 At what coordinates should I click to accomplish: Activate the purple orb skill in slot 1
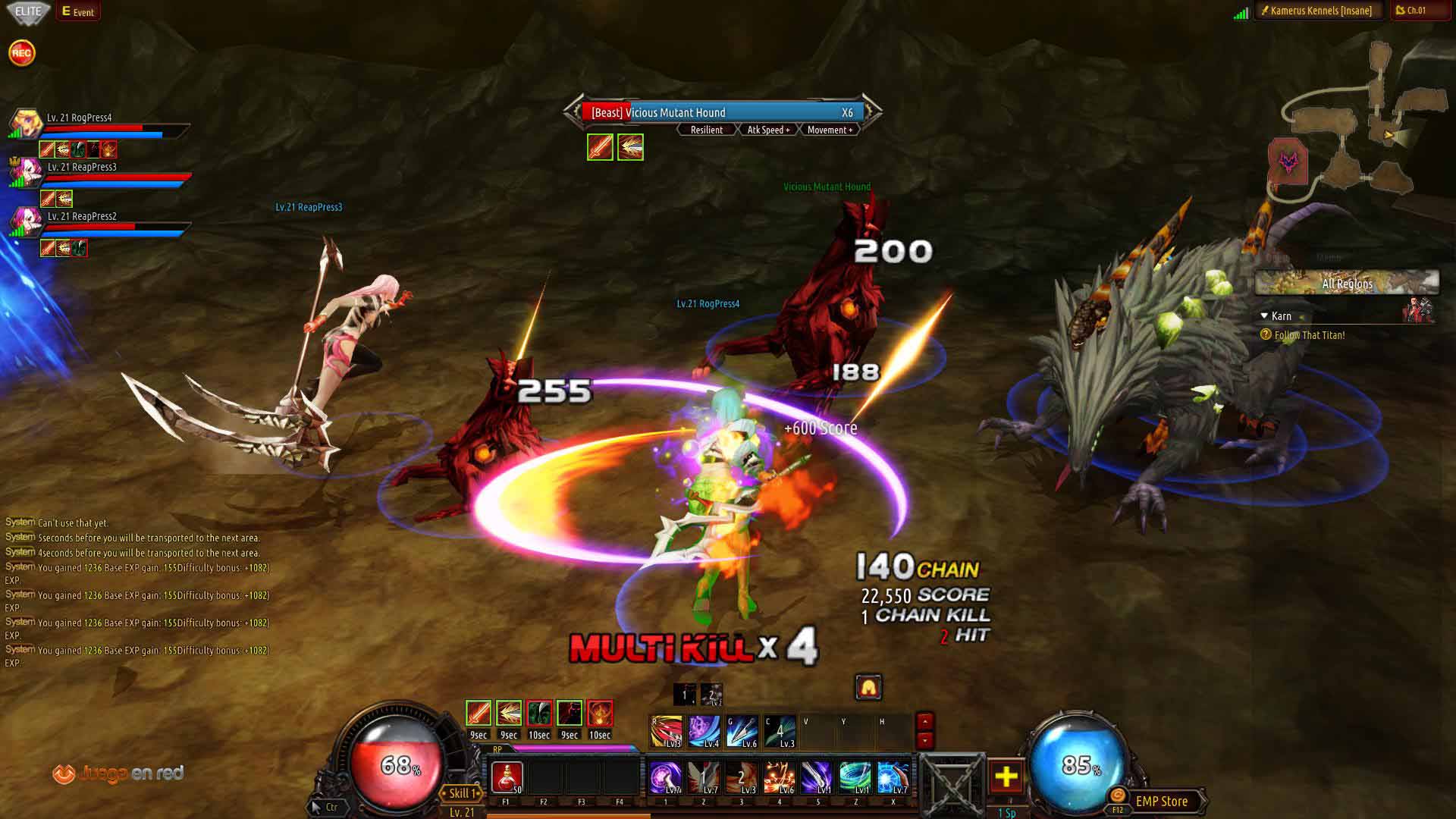(665, 777)
